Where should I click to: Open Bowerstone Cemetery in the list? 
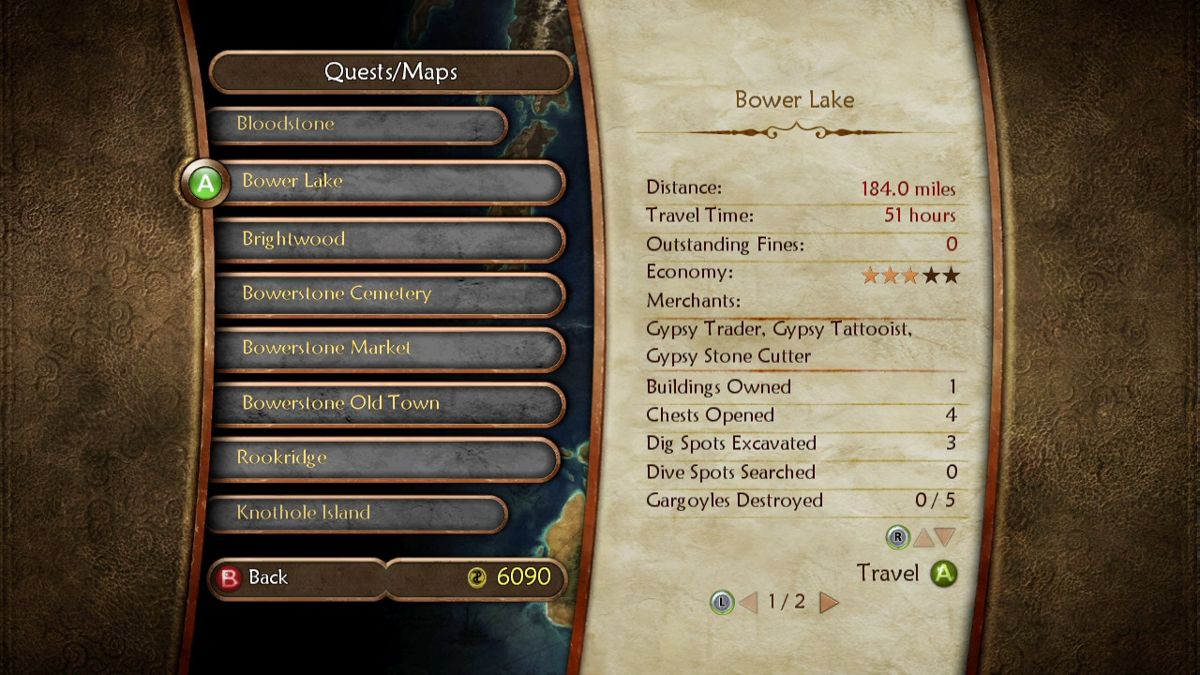pyautogui.click(x=388, y=294)
